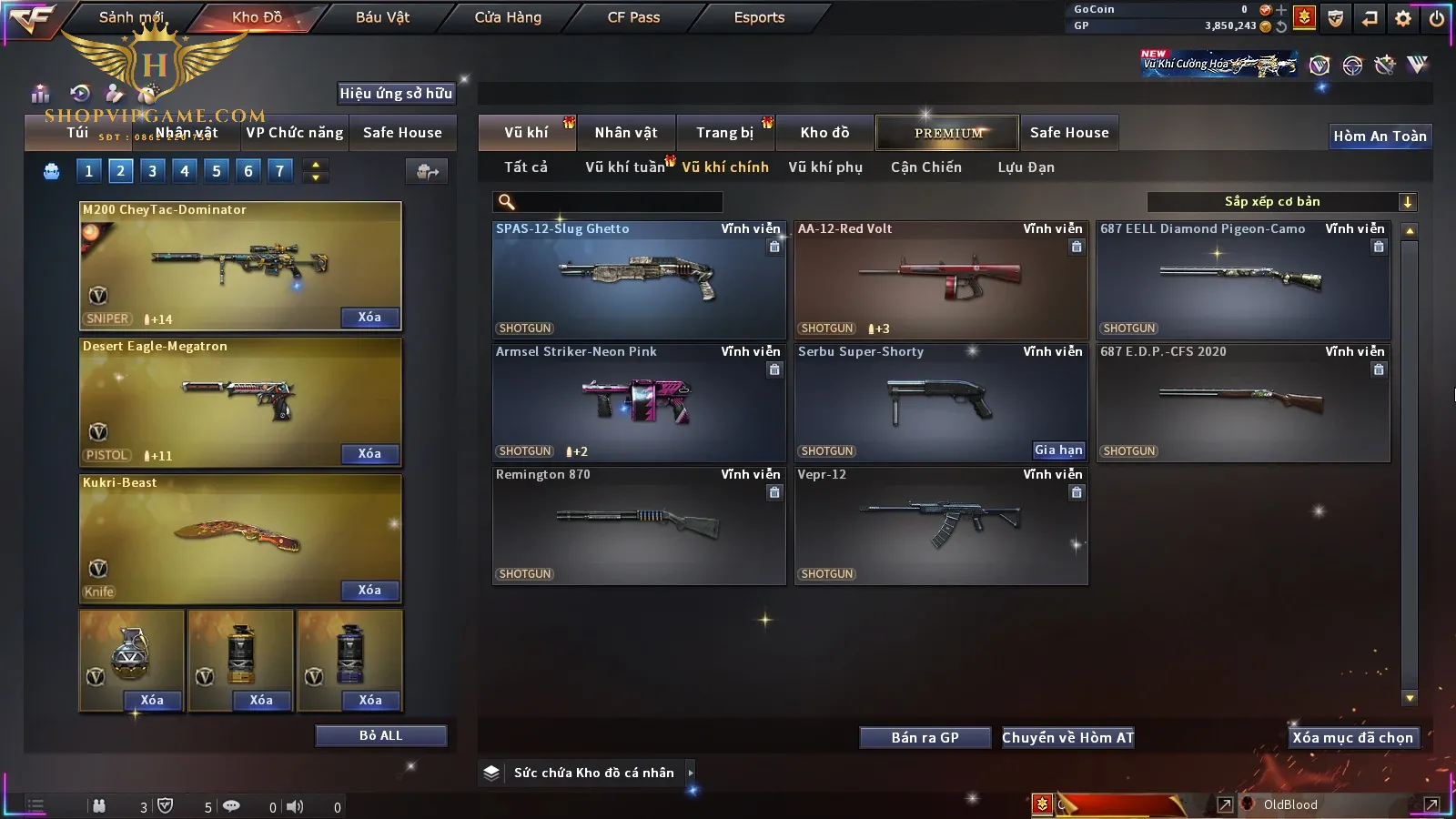
Task: Remove the M200 CheyTac-Dominator with Xóa
Action: click(369, 318)
